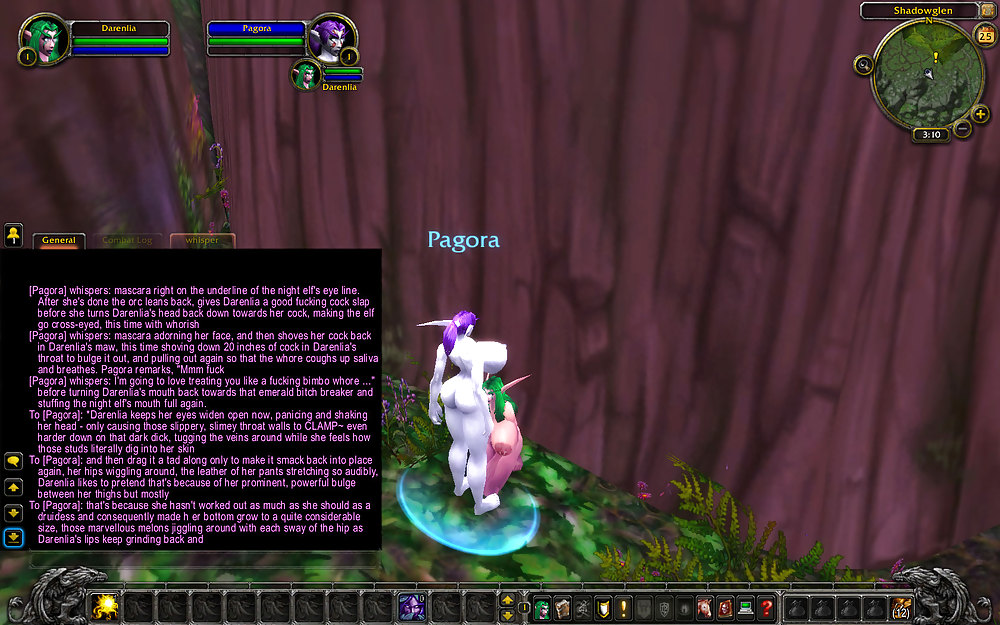Image resolution: width=1000 pixels, height=625 pixels.
Task: Jump to bottom of chat log
Action: [14, 537]
